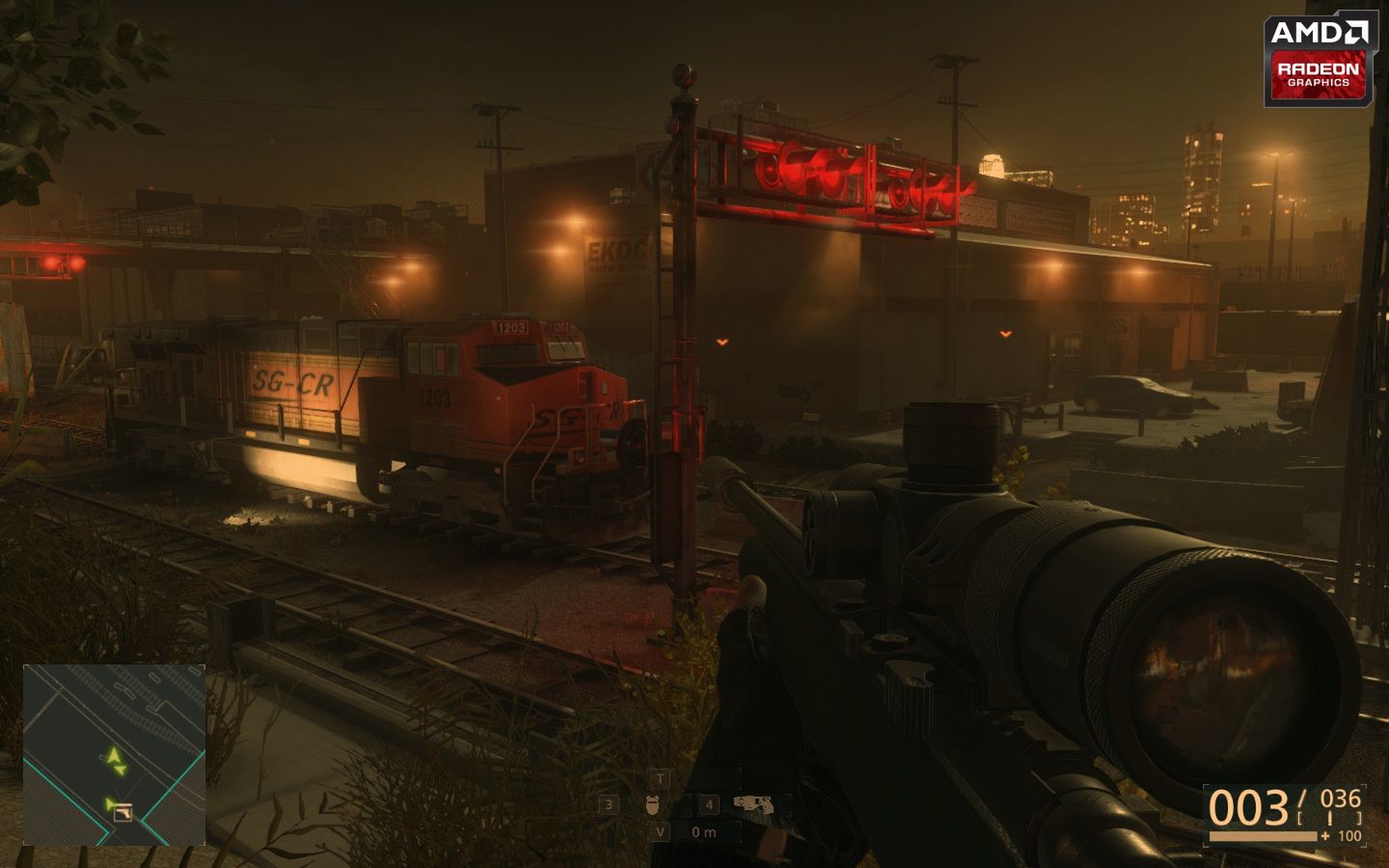The width and height of the screenshot is (1389, 868).
Task: Click the gun pickup icon on the minimap
Action: click(x=123, y=814)
